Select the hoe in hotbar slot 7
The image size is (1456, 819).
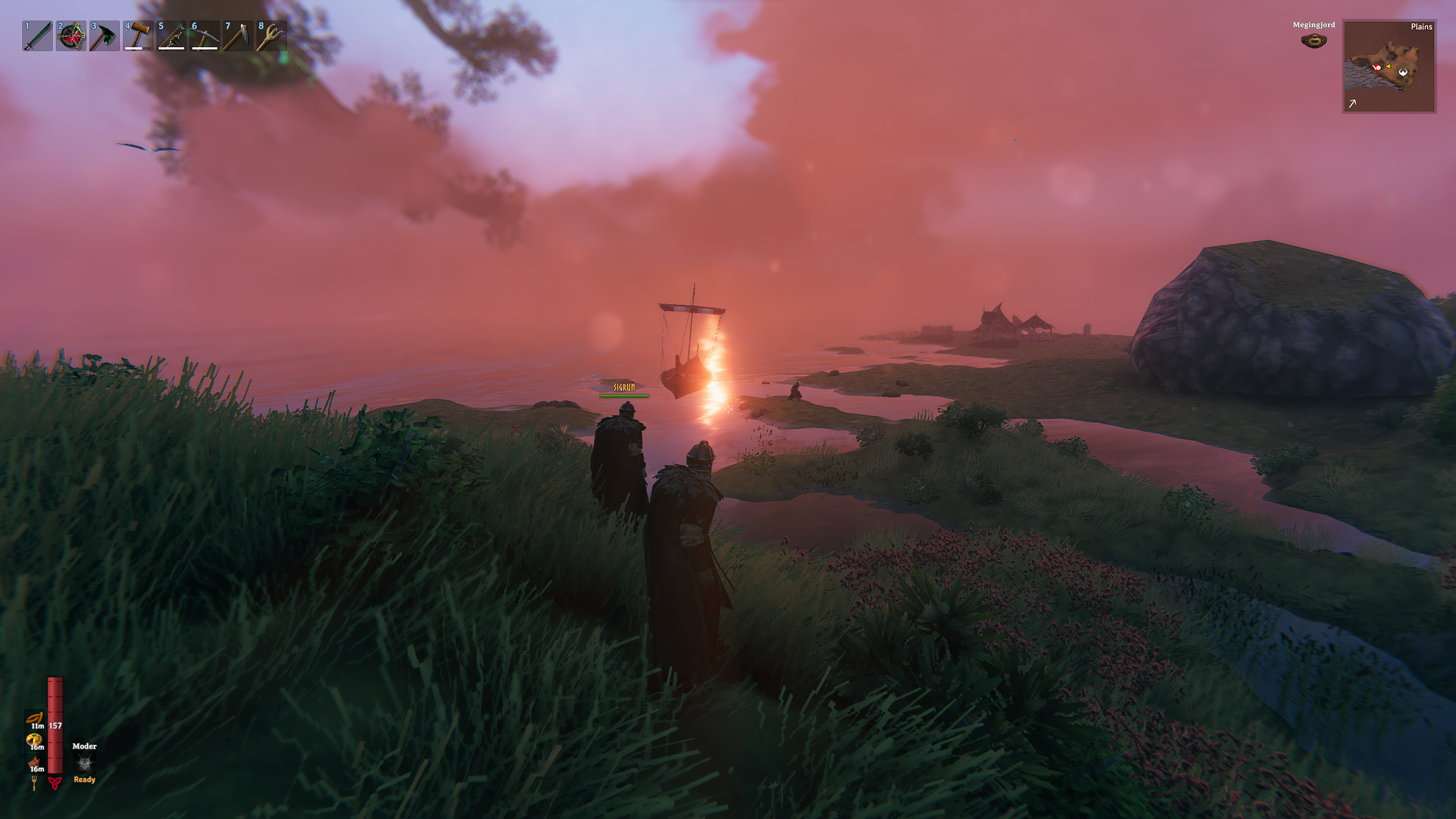[x=238, y=36]
